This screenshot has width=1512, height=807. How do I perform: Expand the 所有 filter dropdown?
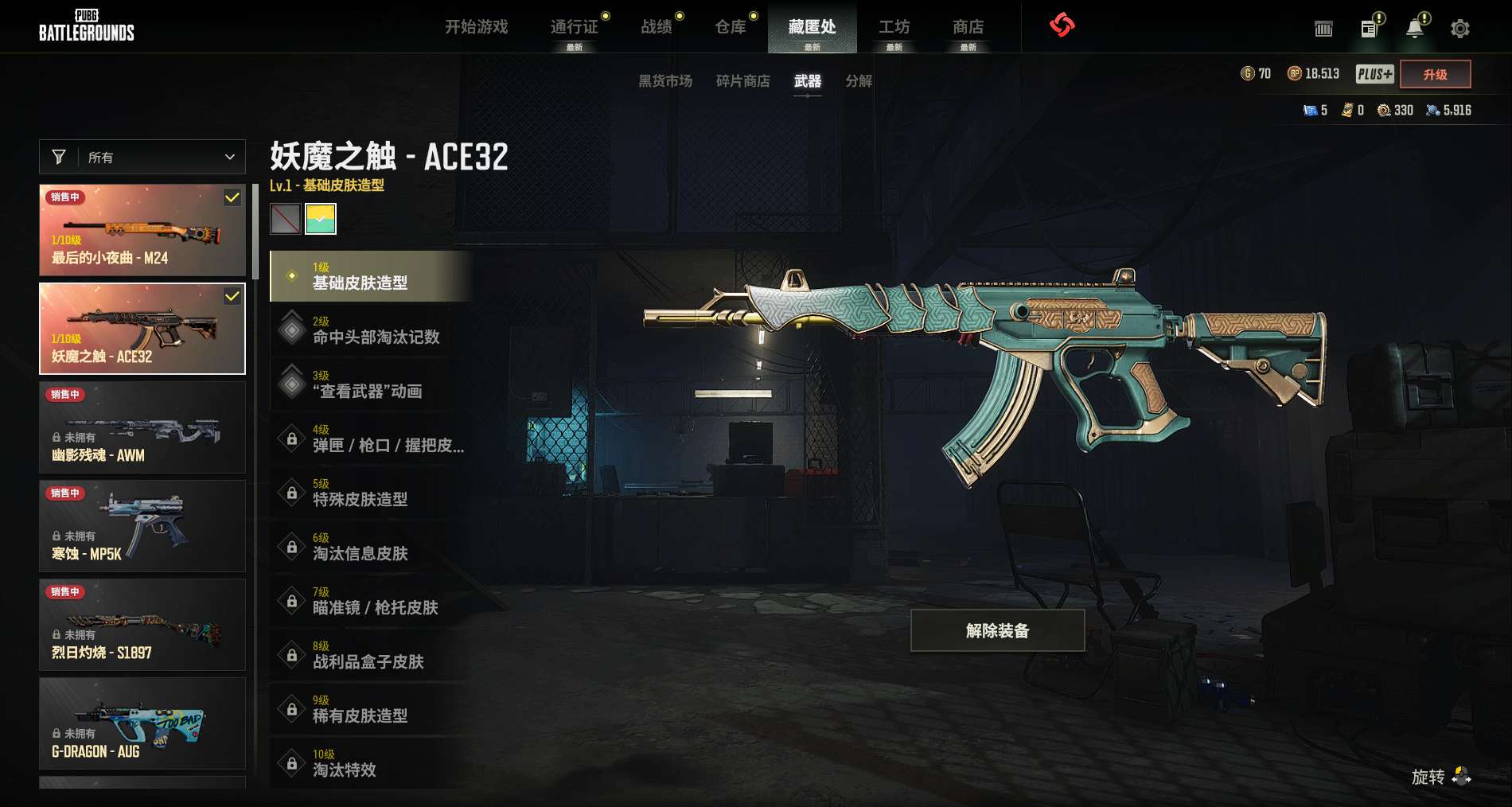click(x=142, y=157)
